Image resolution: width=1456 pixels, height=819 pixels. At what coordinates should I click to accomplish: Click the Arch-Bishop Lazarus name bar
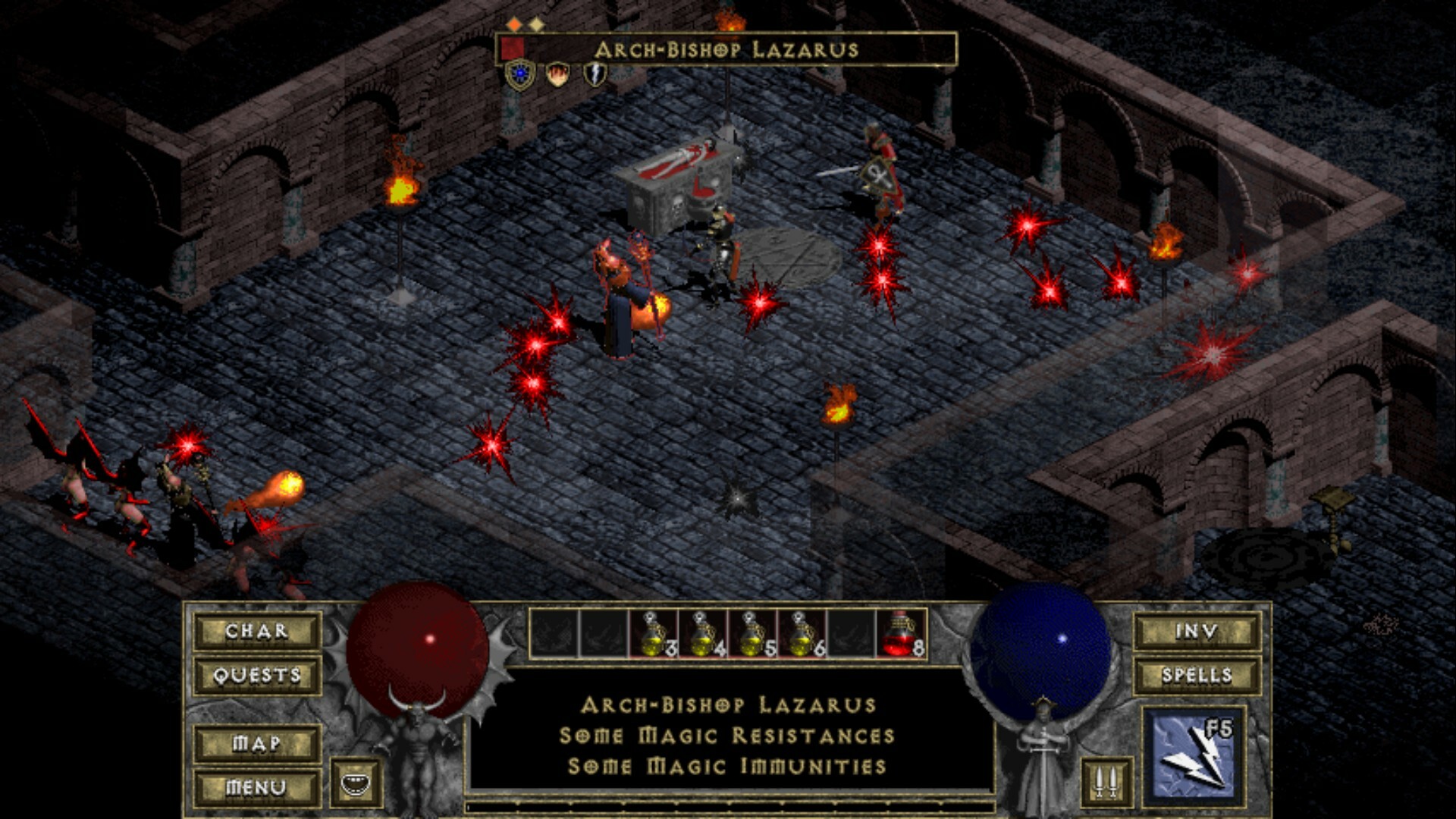[728, 50]
